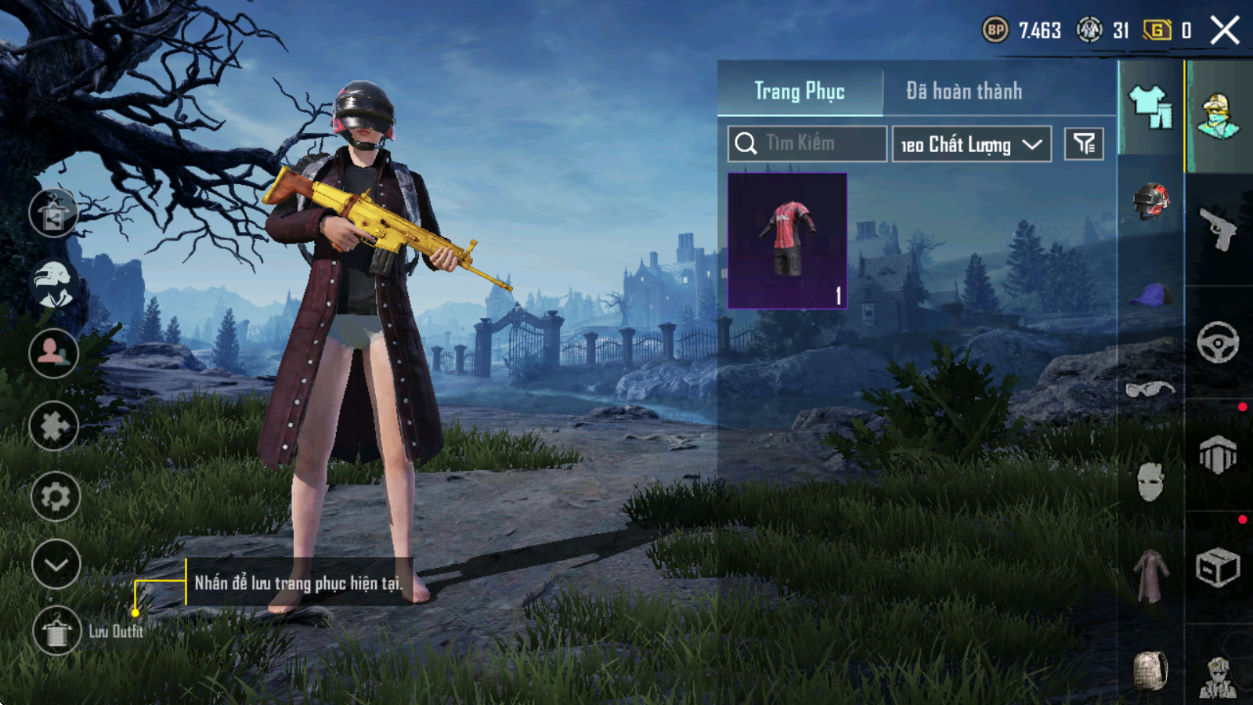The height and width of the screenshot is (705, 1253).
Task: Open the cardboard box section
Action: pyautogui.click(x=1218, y=567)
